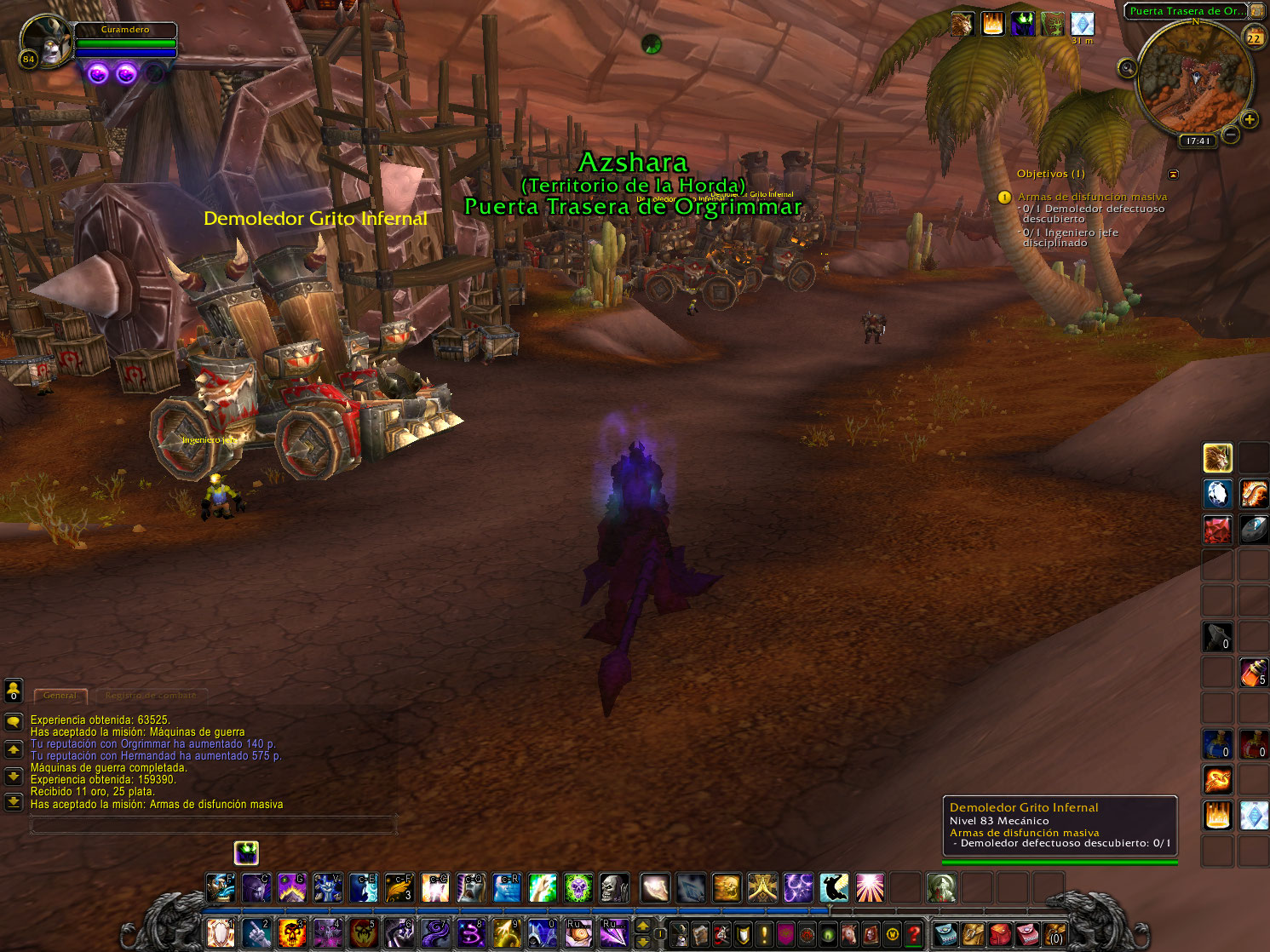Viewport: 1270px width, 952px height.
Task: Click the yellow exclamation icon in the quest tracker
Action: click(x=1003, y=197)
